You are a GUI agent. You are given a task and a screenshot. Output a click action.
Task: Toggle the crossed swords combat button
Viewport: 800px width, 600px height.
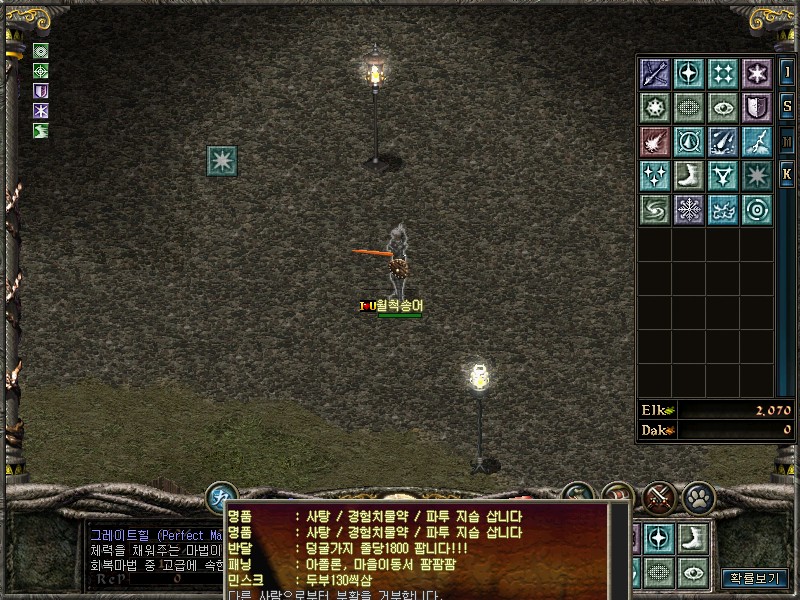tap(659, 496)
